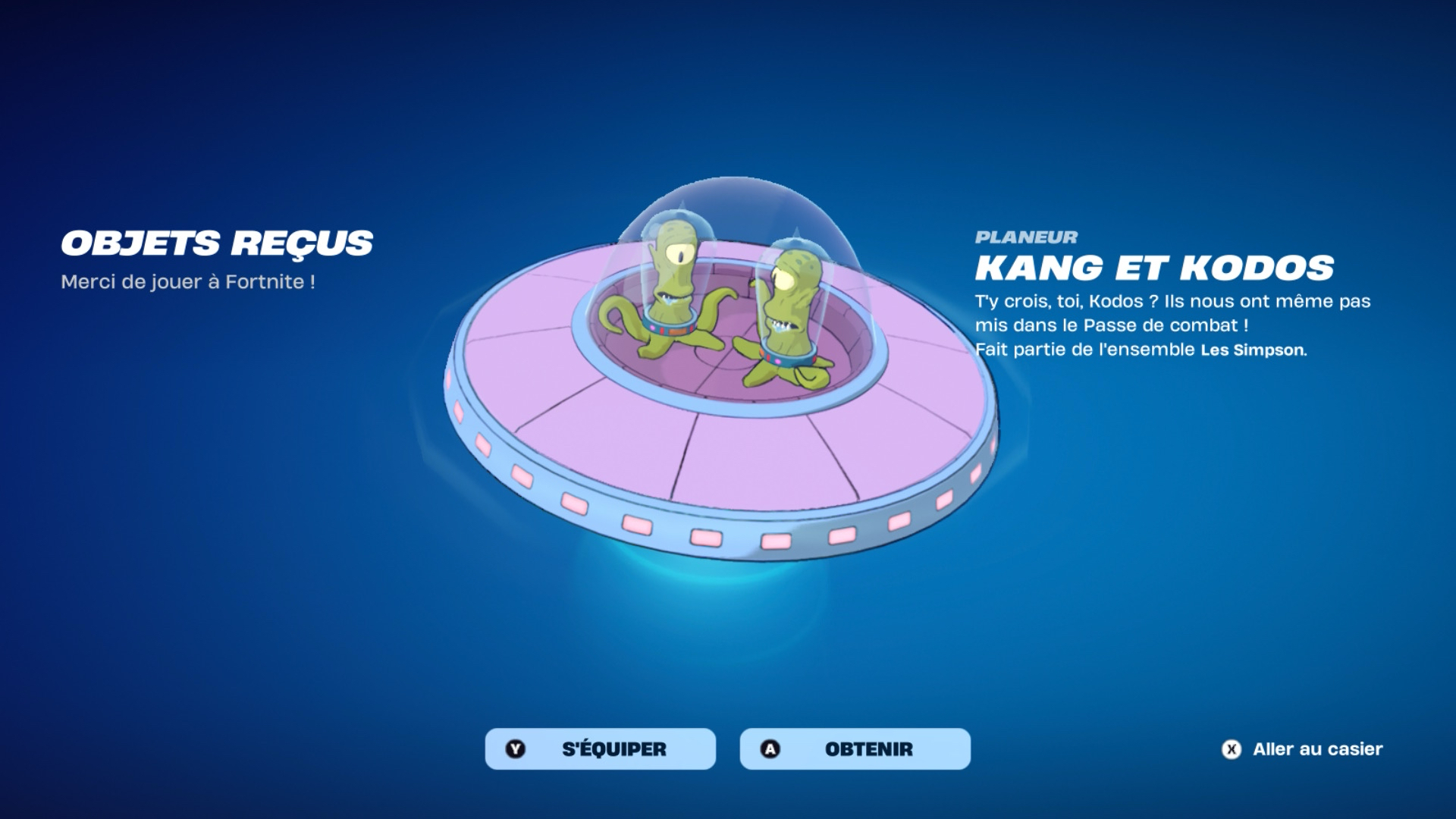Claim the item with OBTENIR
Image resolution: width=1456 pixels, height=819 pixels.
pyautogui.click(x=855, y=748)
